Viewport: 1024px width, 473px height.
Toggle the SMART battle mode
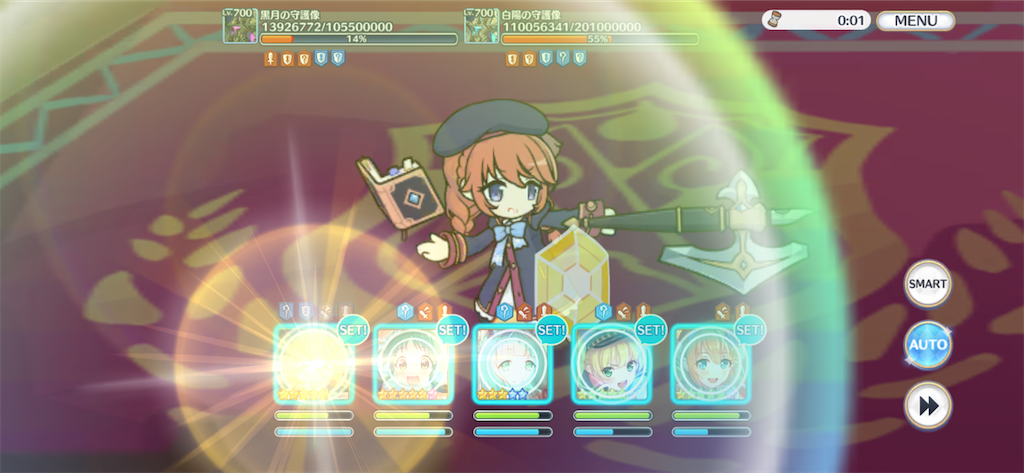(927, 284)
